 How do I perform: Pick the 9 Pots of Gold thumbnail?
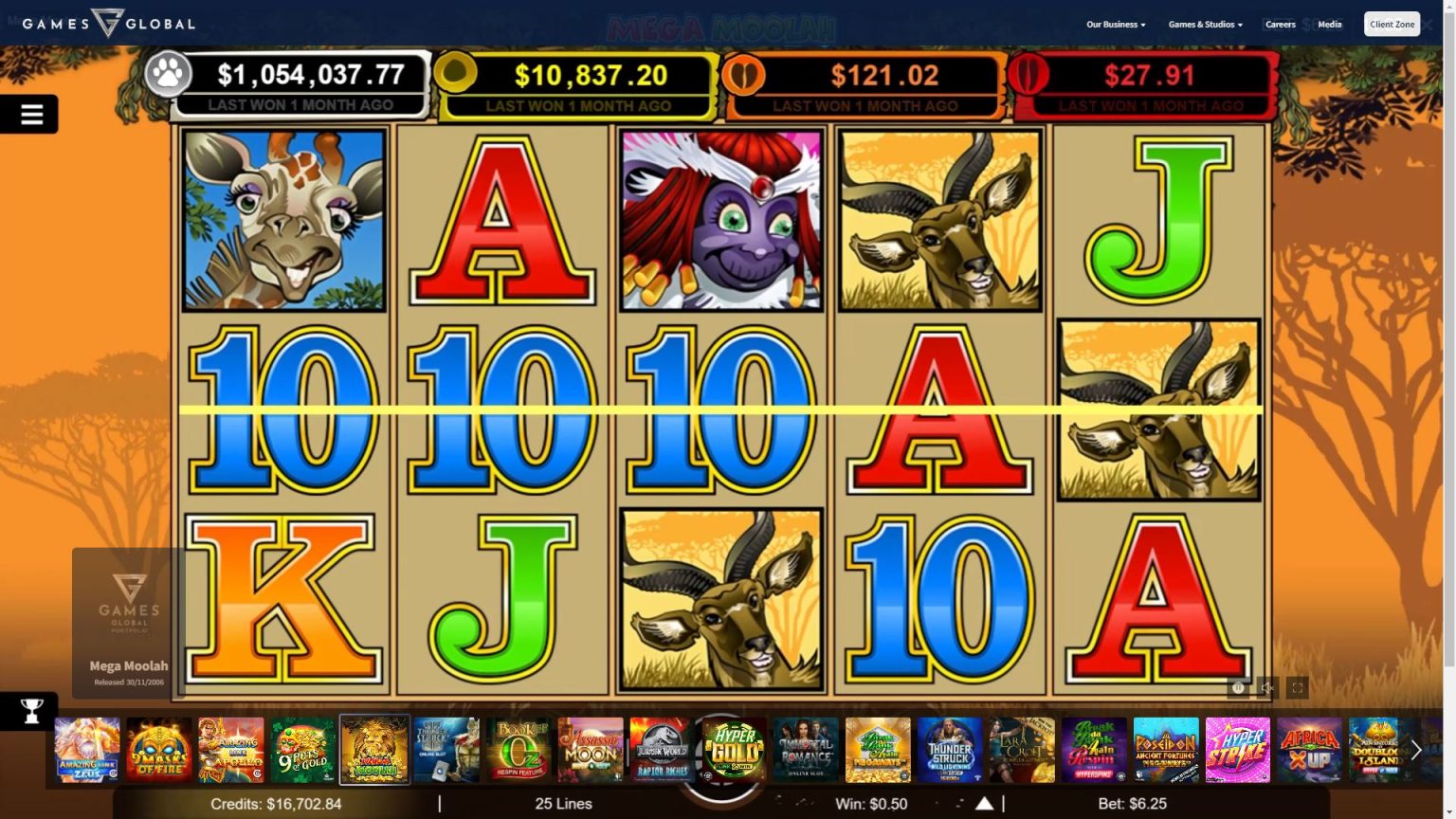[303, 750]
